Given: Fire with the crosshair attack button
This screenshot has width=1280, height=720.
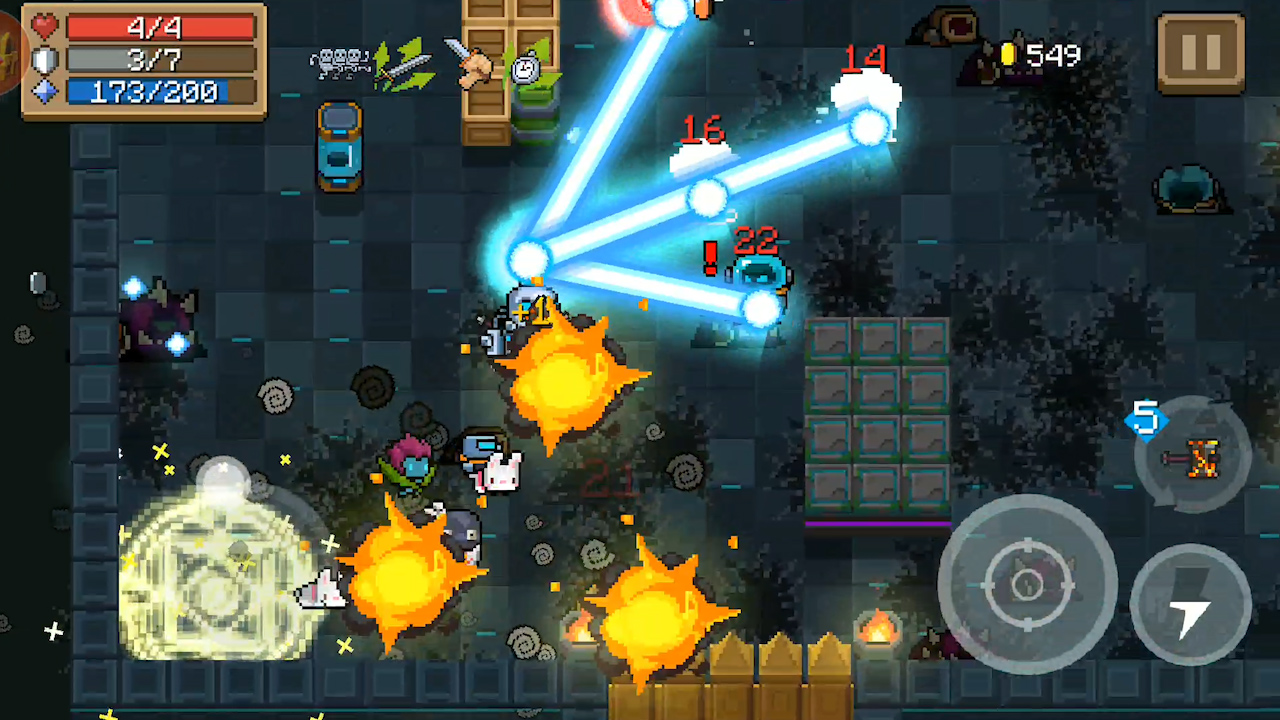Looking at the screenshot, I should [1027, 583].
